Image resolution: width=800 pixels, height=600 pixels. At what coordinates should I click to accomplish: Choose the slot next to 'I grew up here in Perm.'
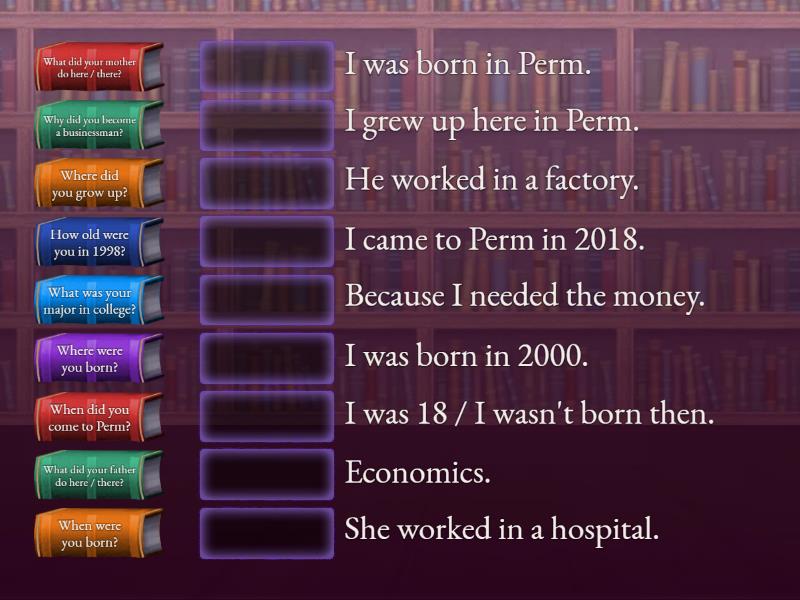coord(267,124)
